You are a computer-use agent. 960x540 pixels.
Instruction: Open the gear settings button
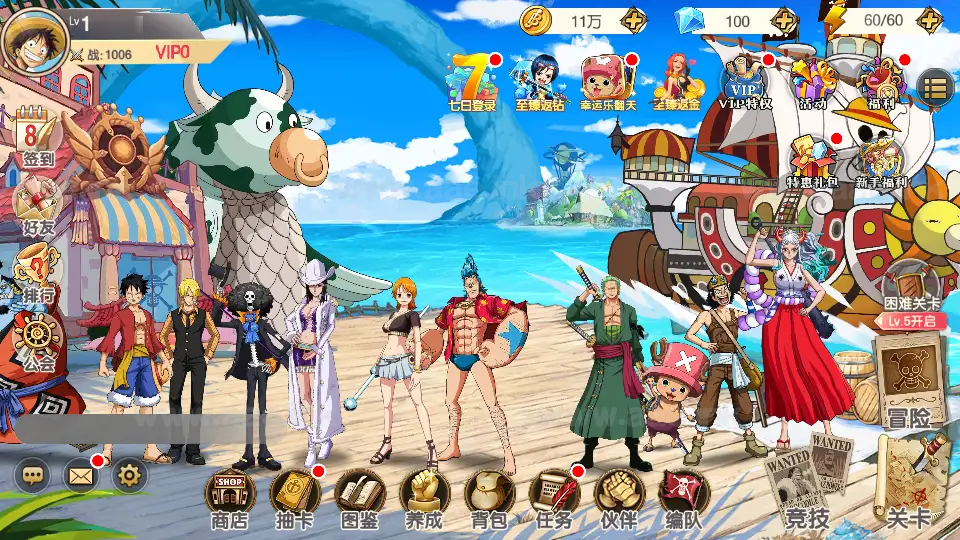click(x=130, y=475)
